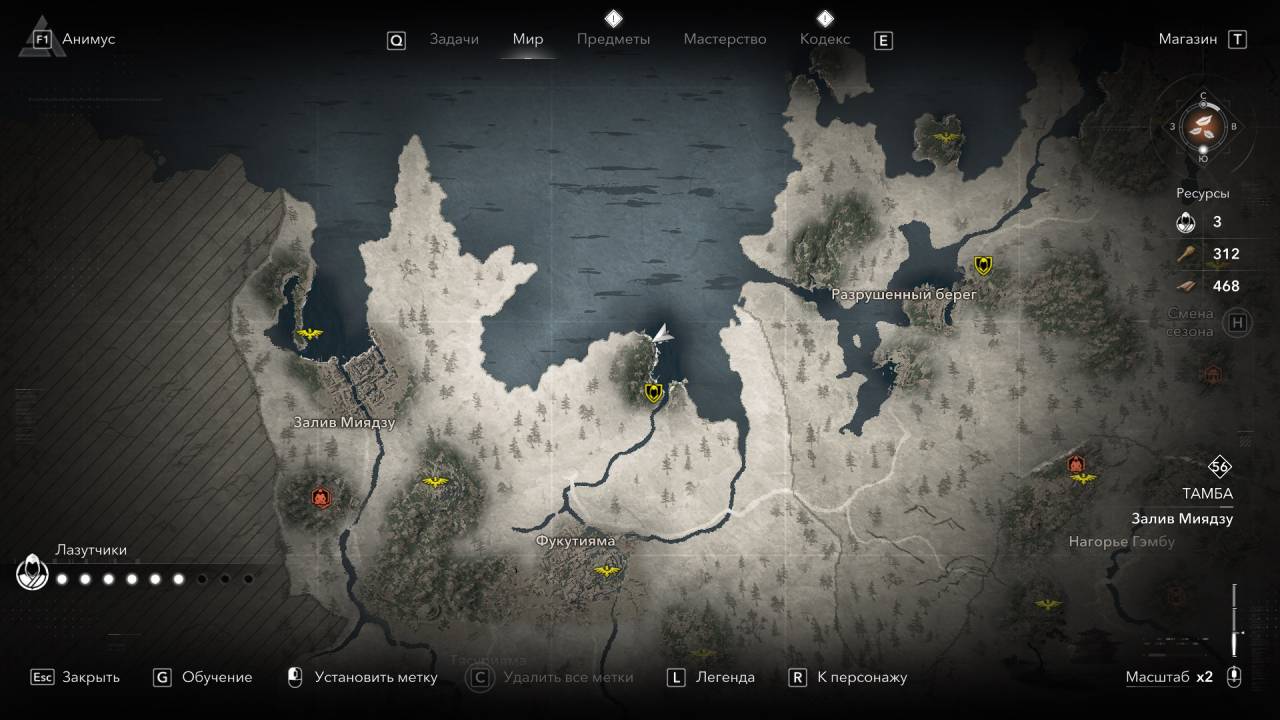The image size is (1280, 720).
Task: Open the Анимус menu
Action: 88,39
